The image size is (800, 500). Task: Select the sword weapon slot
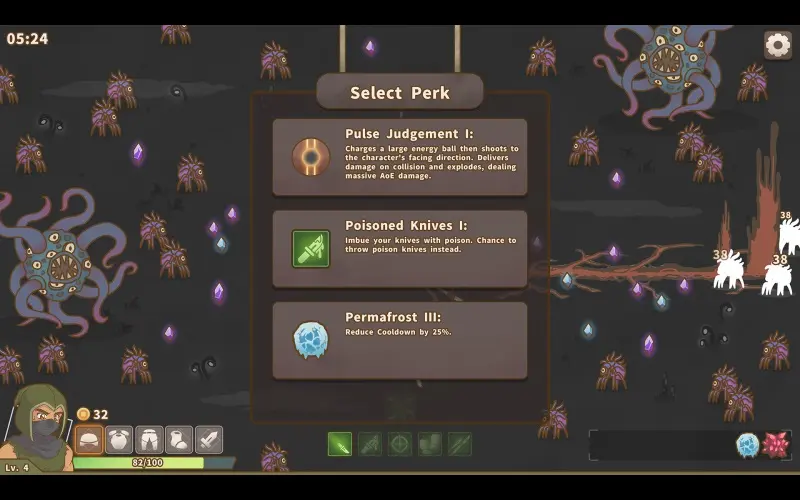(208, 439)
